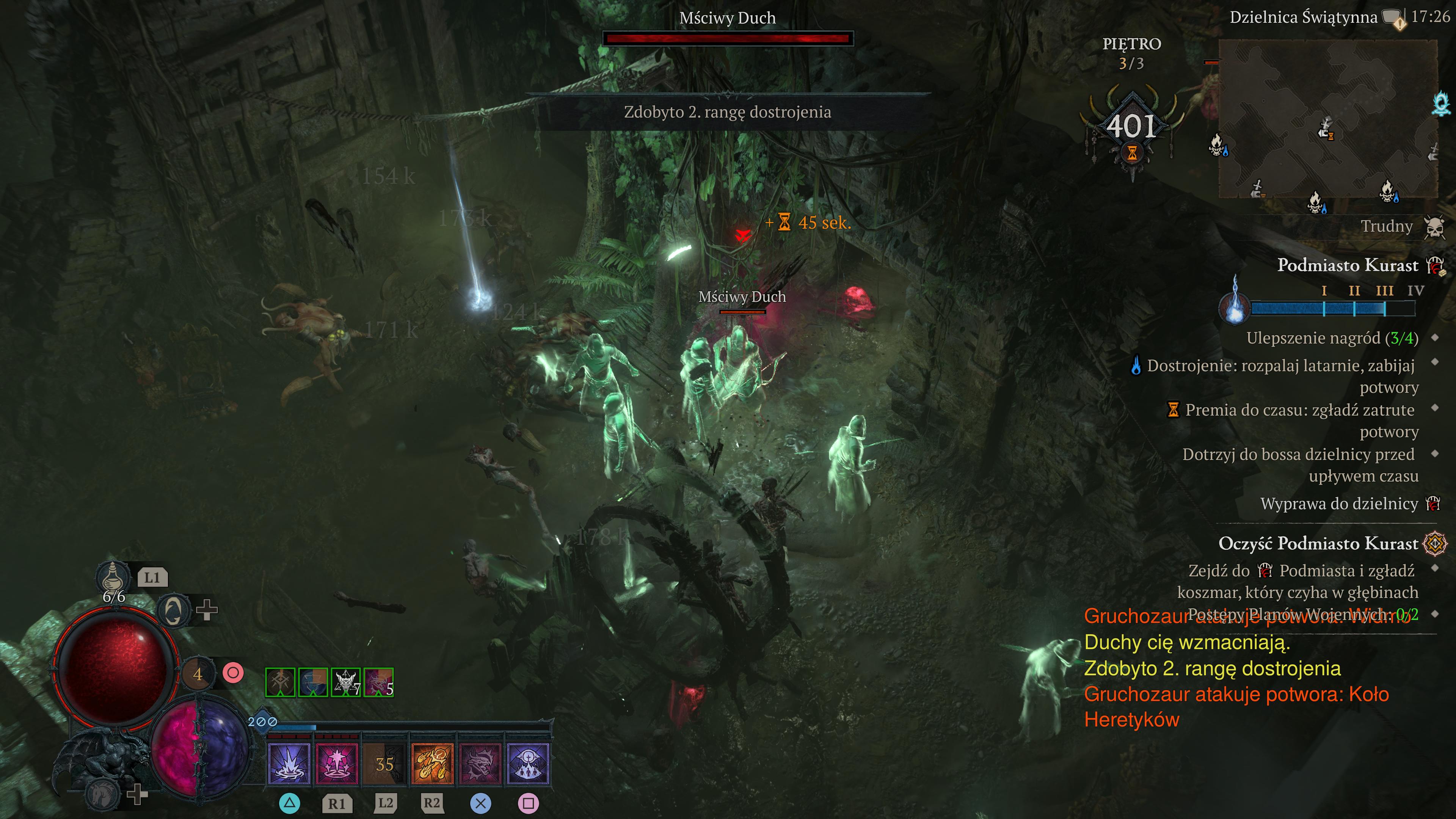This screenshot has height=819, width=1456.
Task: Click the skull icon next to the Trudny difficulty label
Action: click(x=1436, y=226)
